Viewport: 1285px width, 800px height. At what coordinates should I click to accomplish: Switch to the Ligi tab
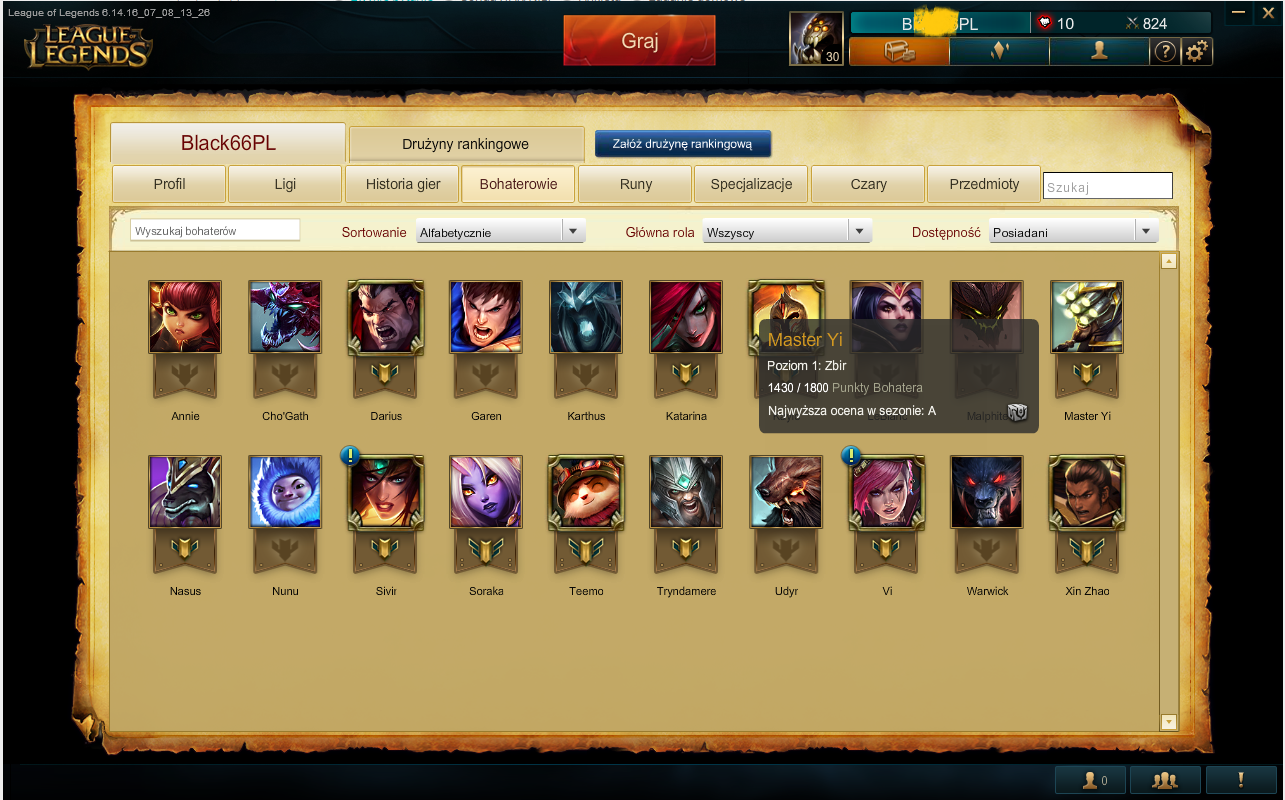pyautogui.click(x=285, y=184)
